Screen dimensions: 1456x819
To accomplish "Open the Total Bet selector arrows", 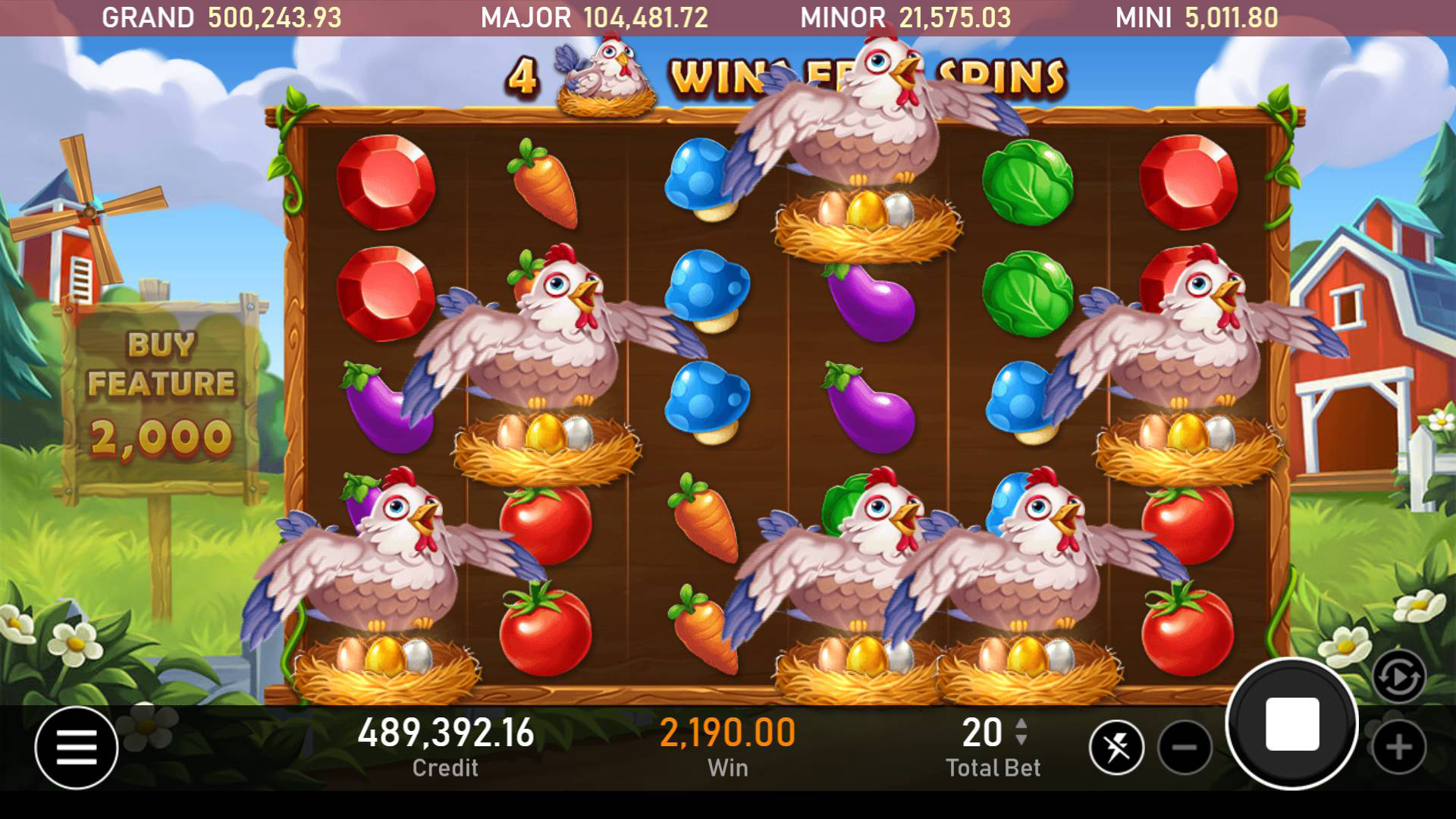I will click(1021, 732).
